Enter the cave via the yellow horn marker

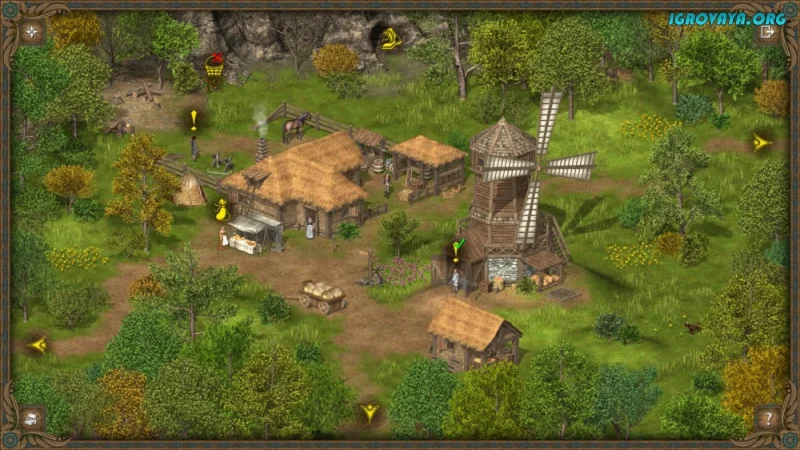[388, 39]
